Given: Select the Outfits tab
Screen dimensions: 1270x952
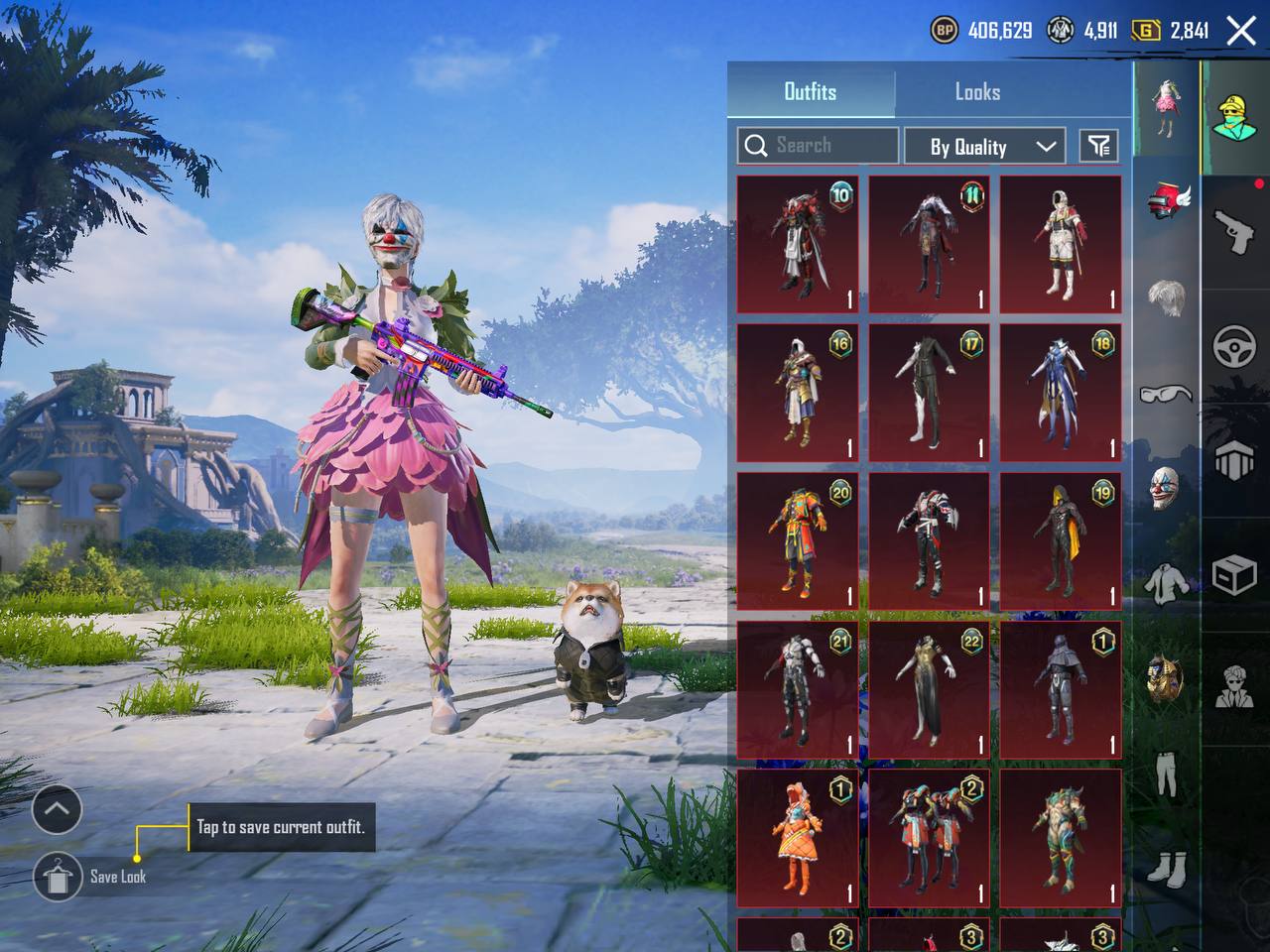Looking at the screenshot, I should point(811,92).
